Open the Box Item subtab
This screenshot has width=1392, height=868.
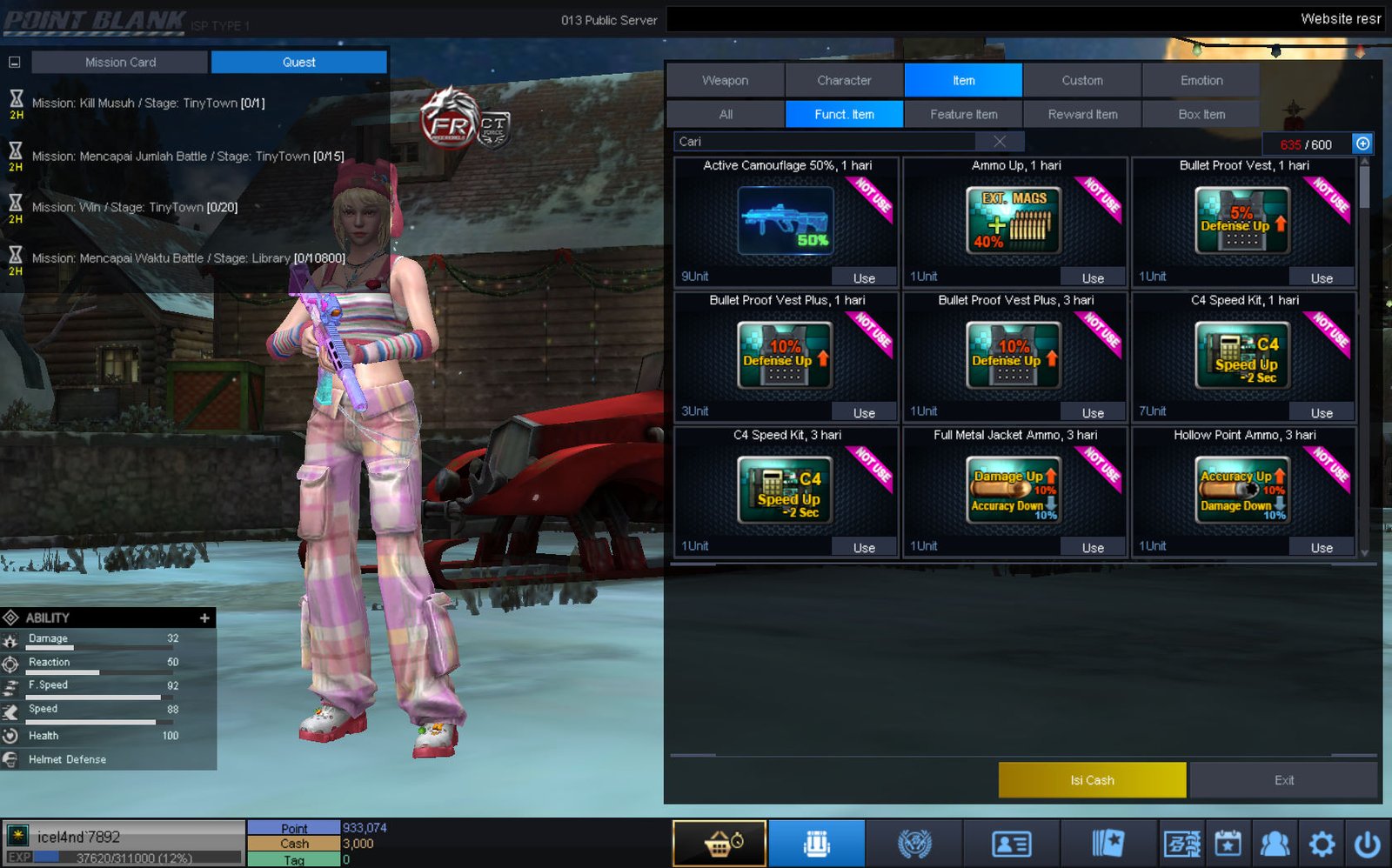(x=1201, y=114)
